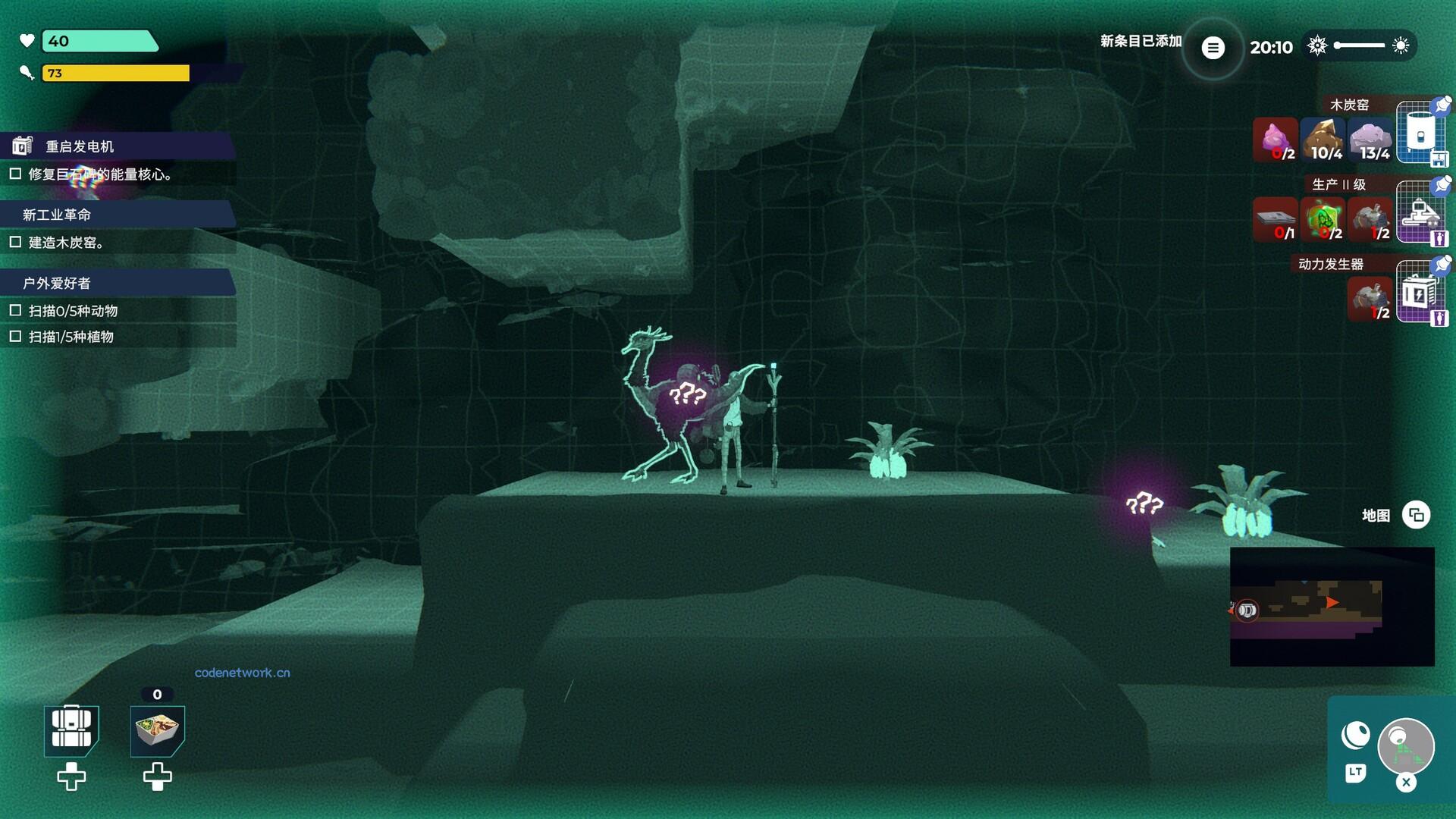
Task: Click the 10/4 brown ore ingredient
Action: tap(1323, 140)
